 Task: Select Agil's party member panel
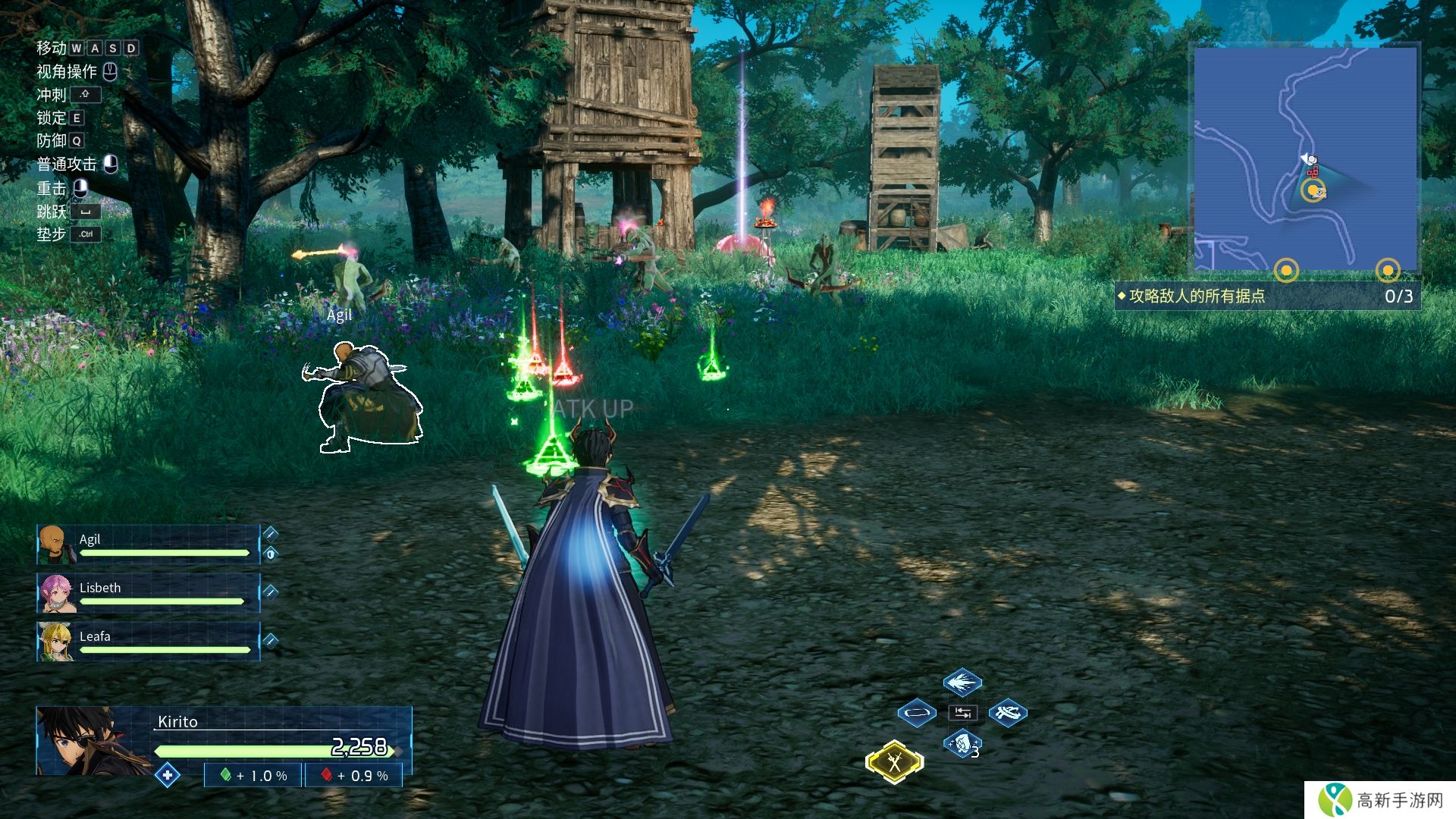[x=149, y=544]
